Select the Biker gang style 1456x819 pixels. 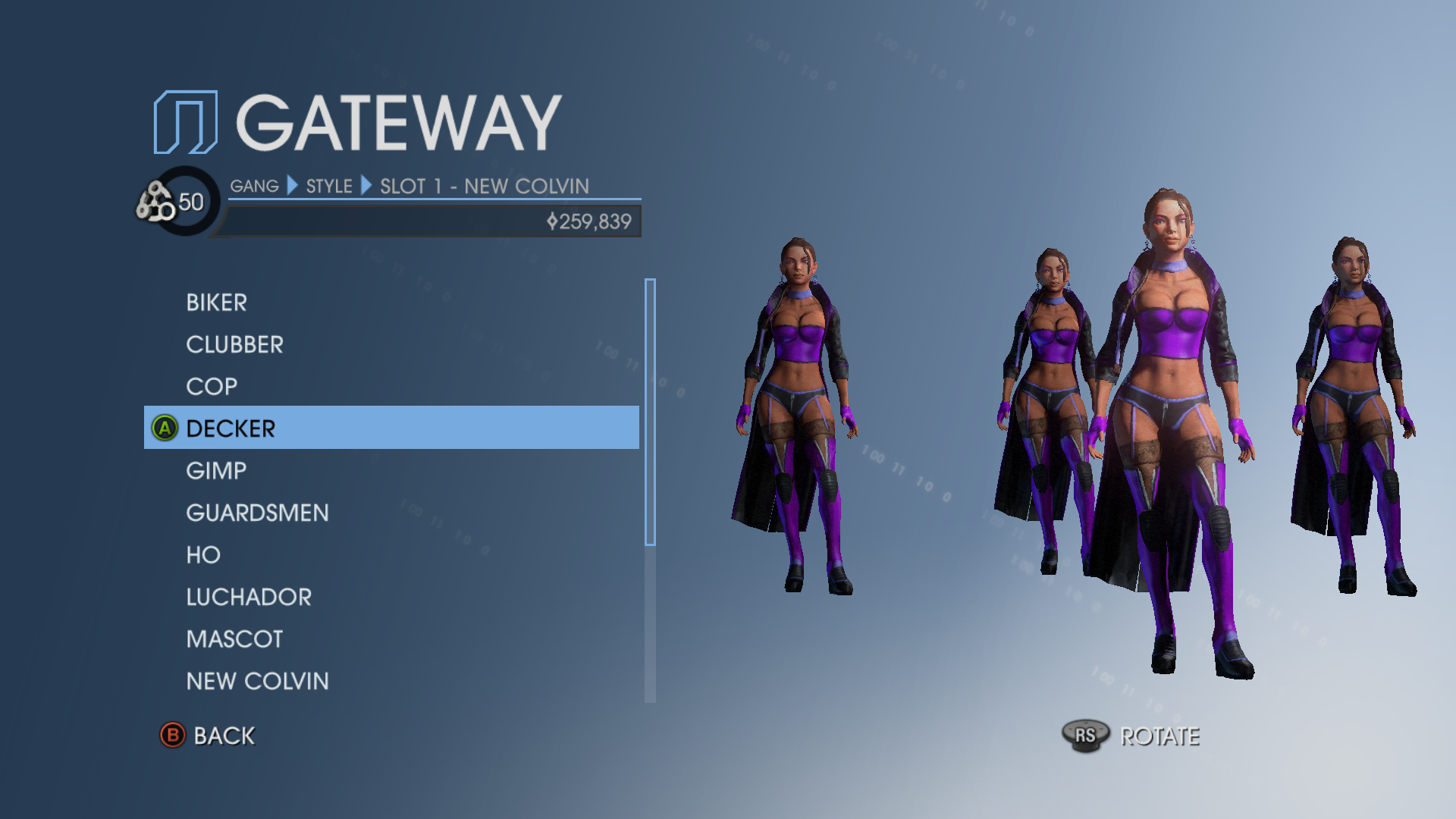pos(217,303)
